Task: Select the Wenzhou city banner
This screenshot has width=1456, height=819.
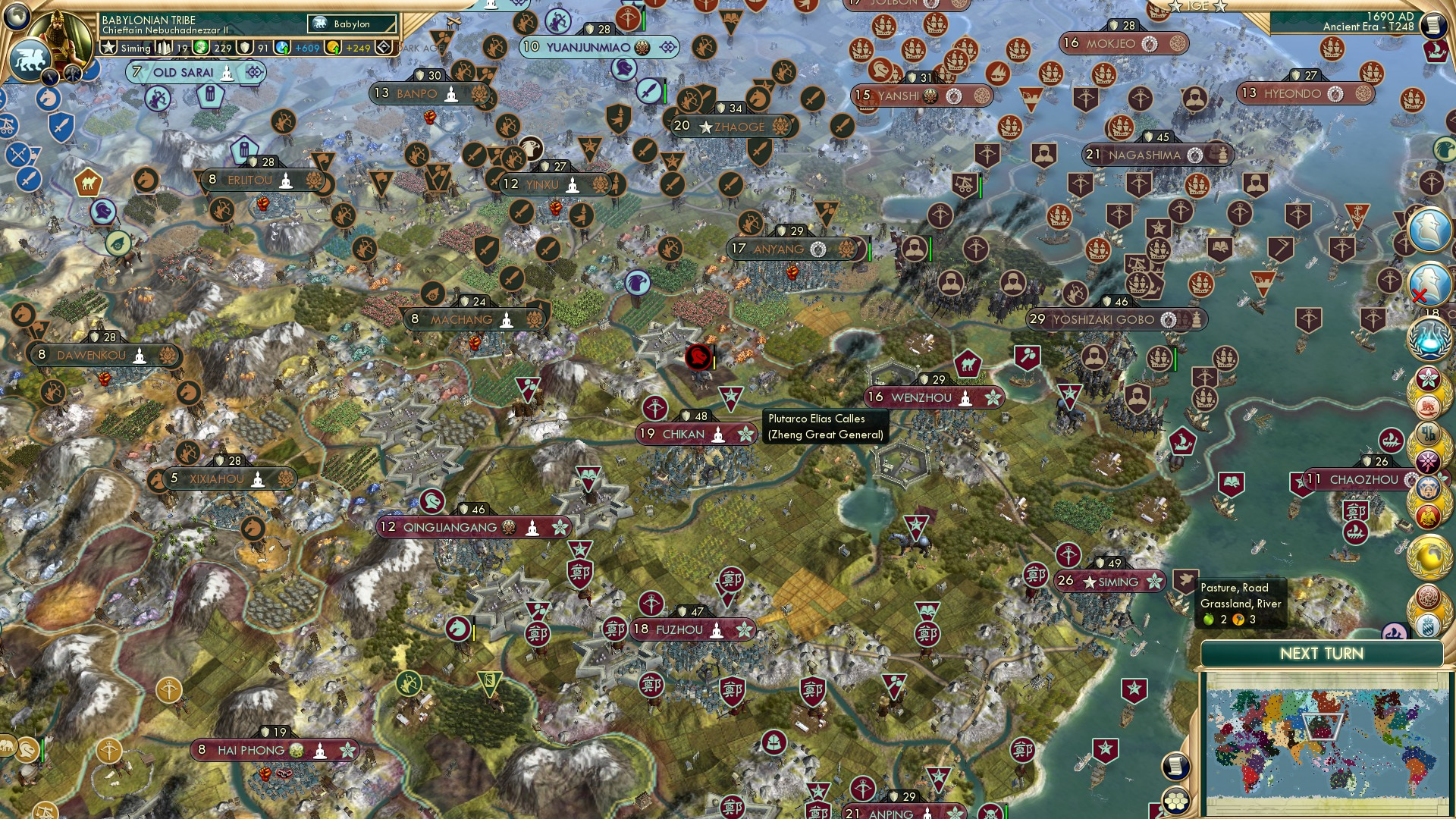Action: pos(934,396)
